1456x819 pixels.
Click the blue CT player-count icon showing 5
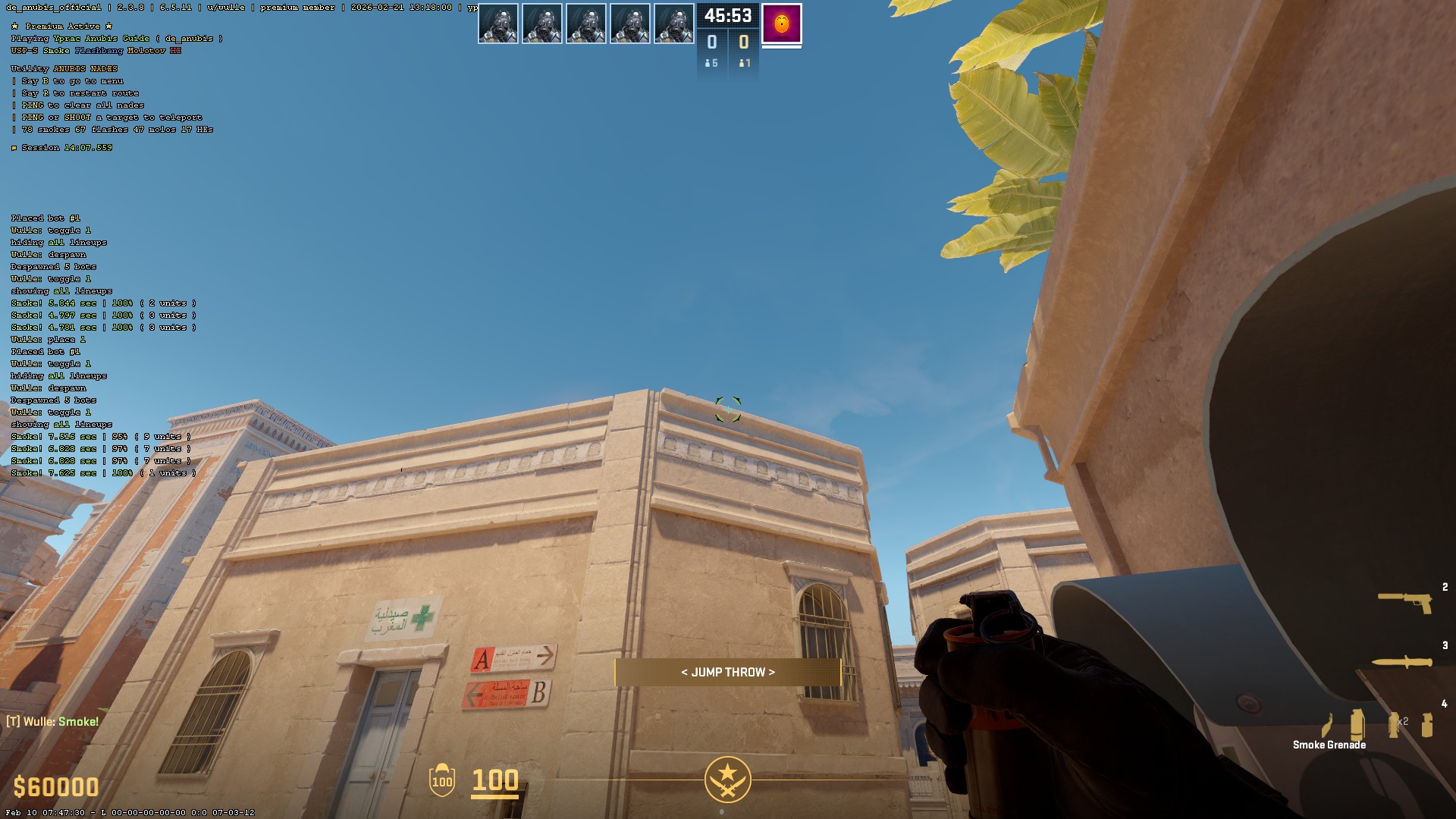point(711,63)
